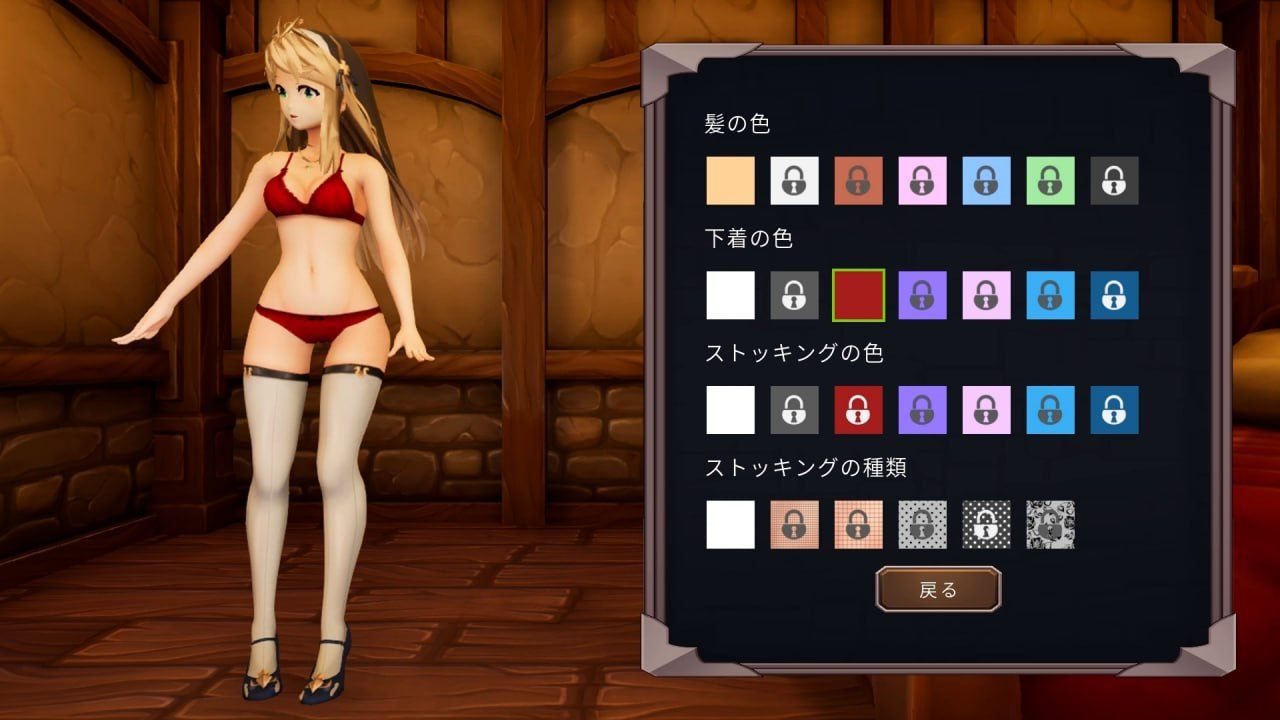Click the locked pink underwear color option

tap(986, 296)
